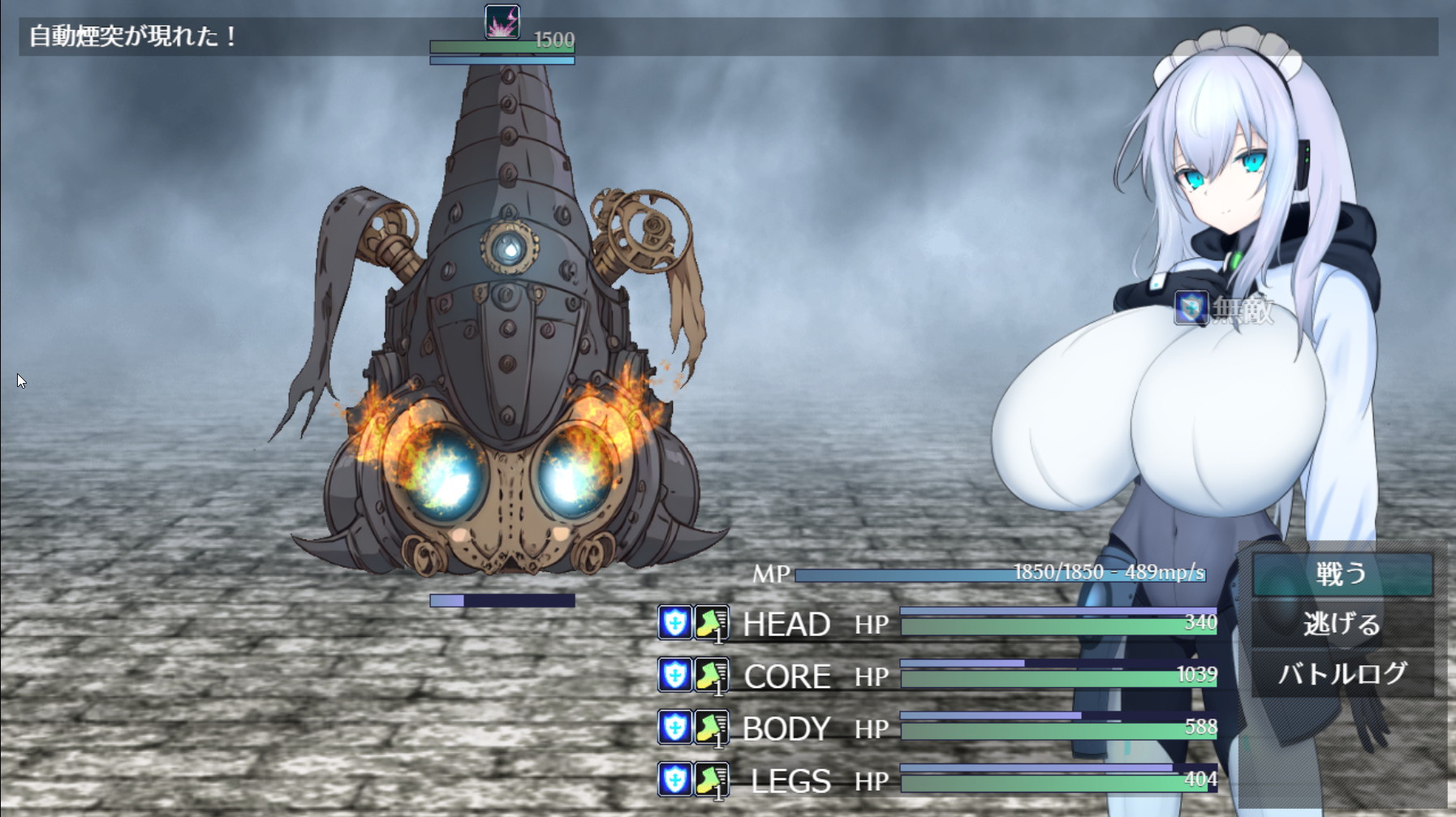Inspect the 無敵 invincible status icon

pos(1191,308)
